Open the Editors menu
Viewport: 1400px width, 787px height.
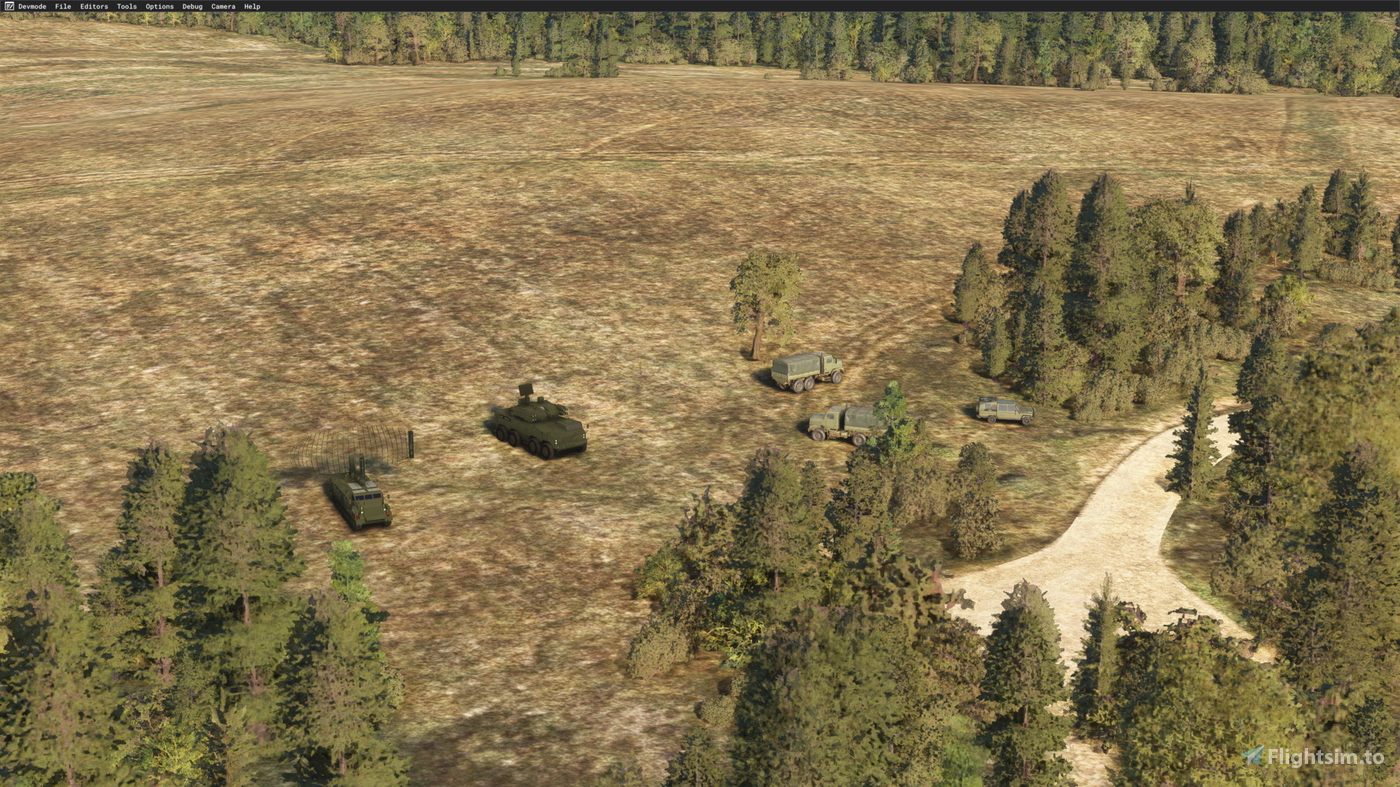click(x=93, y=6)
